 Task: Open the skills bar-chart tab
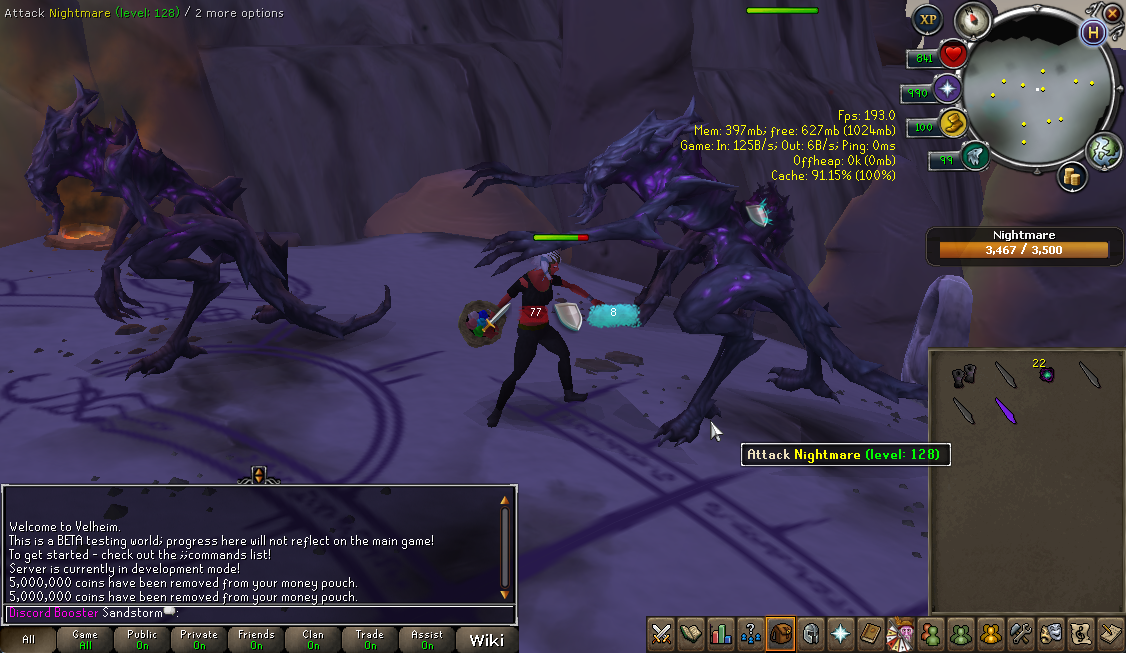pos(721,633)
